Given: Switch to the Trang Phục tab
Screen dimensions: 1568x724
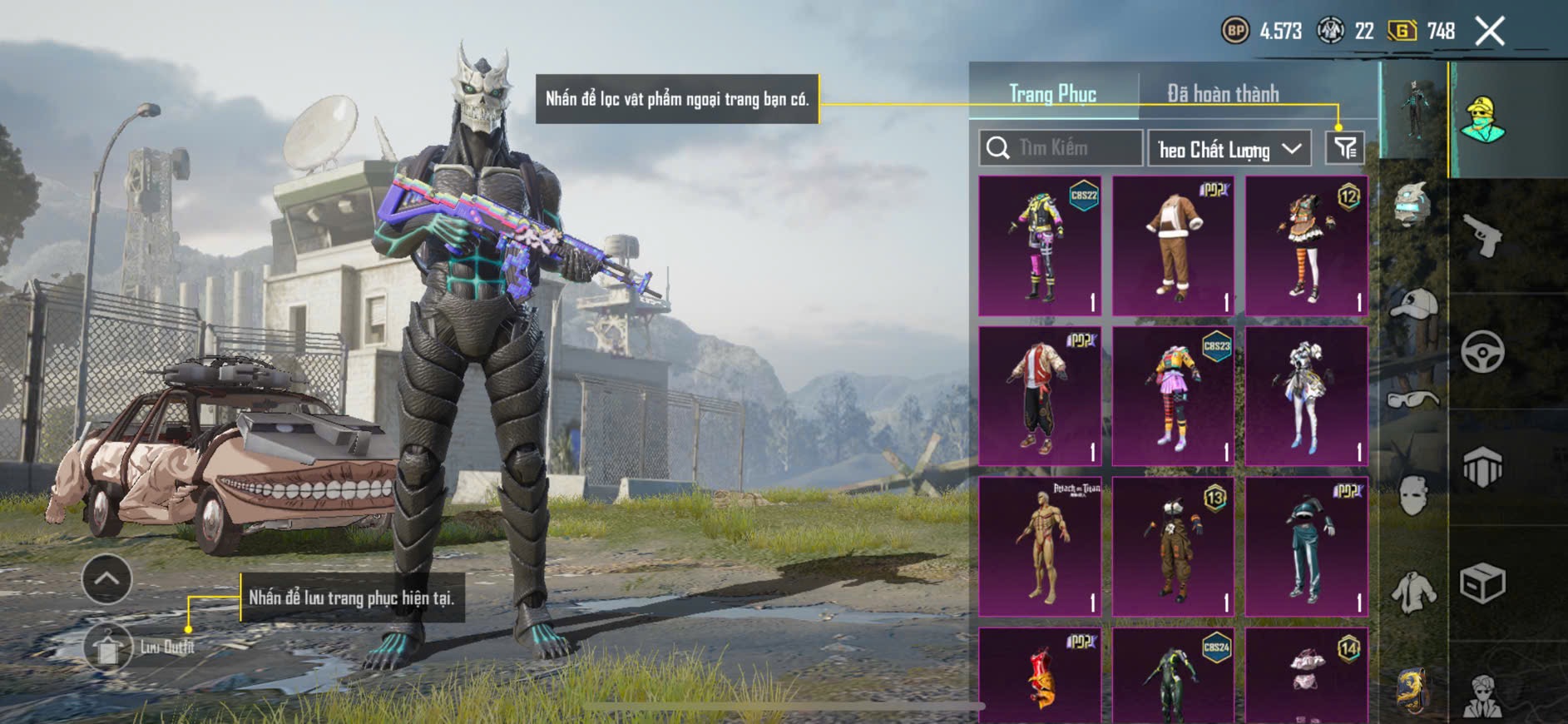Looking at the screenshot, I should [1052, 94].
